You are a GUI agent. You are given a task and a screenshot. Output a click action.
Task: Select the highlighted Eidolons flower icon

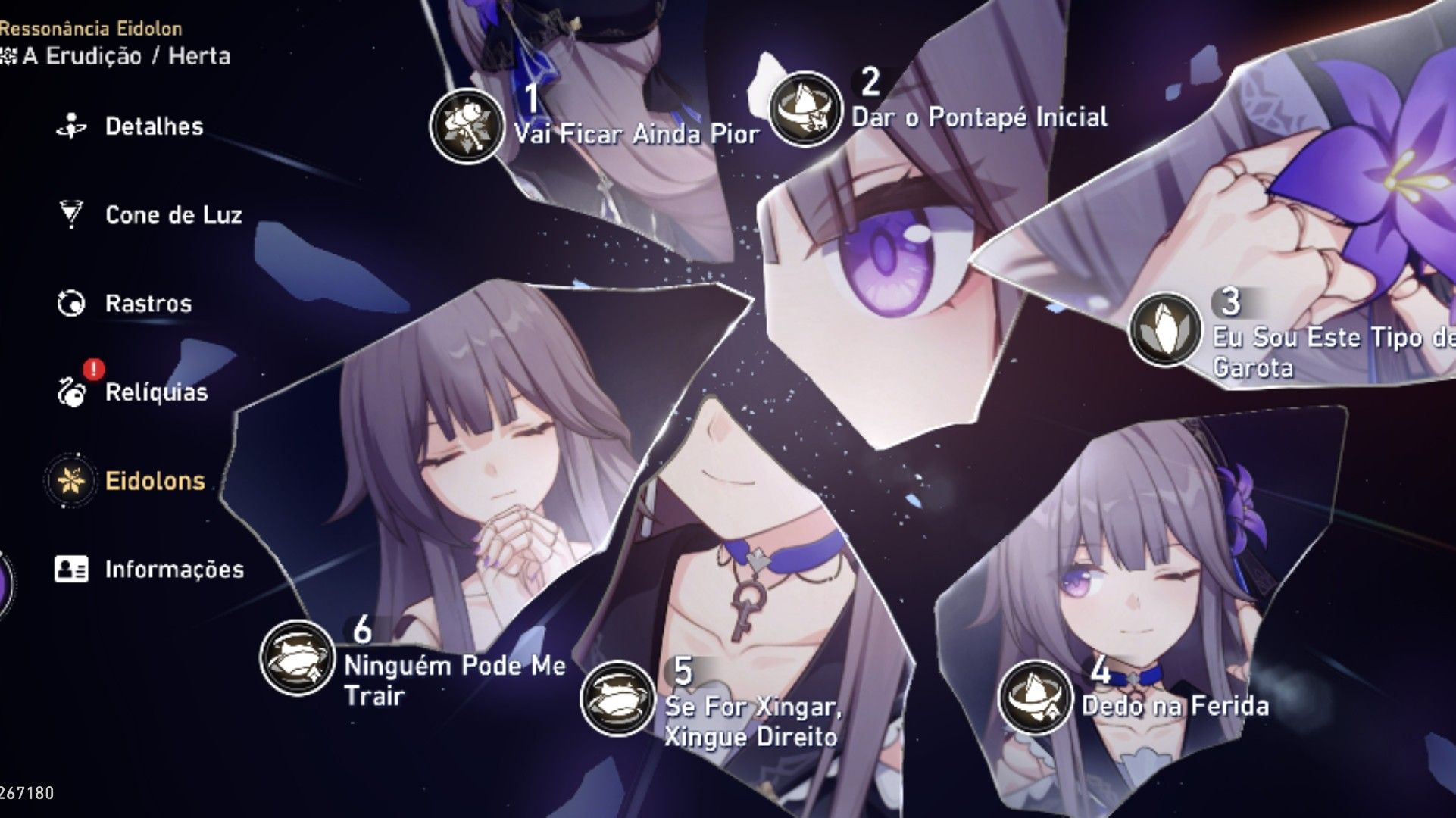[70, 481]
